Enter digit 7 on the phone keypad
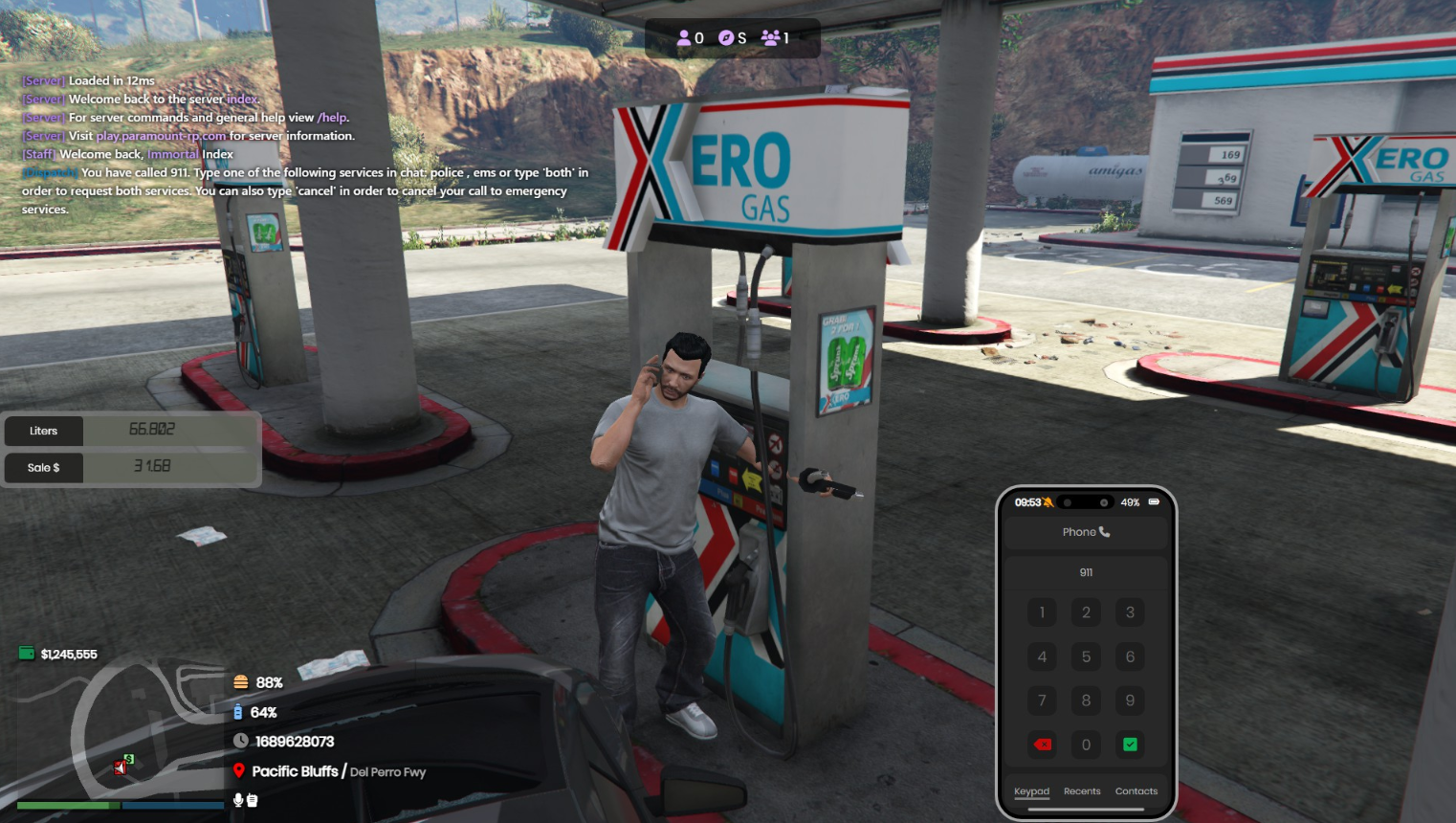The image size is (1456, 823). (1042, 701)
